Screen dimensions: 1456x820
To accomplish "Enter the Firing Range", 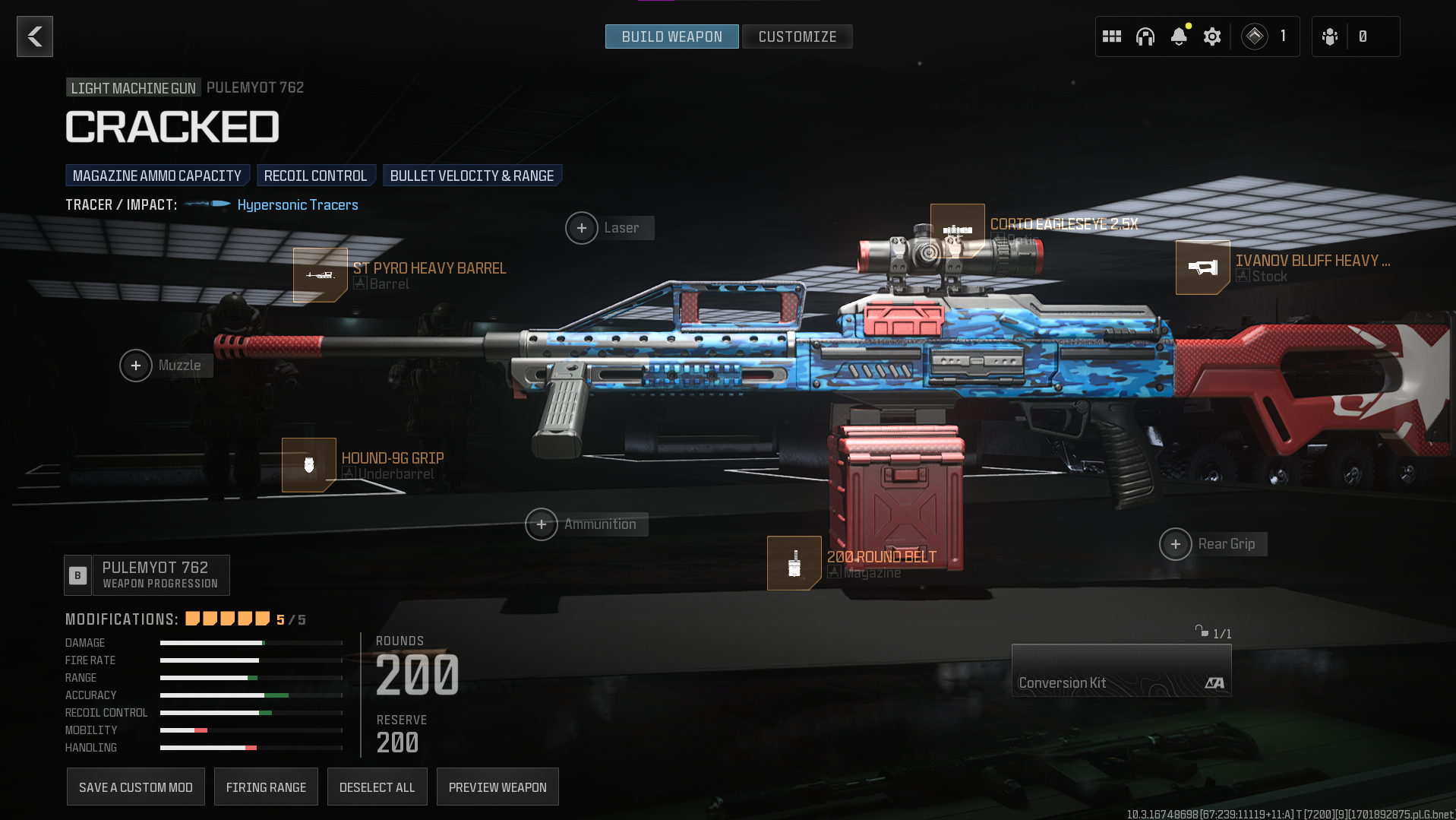I will [x=266, y=787].
